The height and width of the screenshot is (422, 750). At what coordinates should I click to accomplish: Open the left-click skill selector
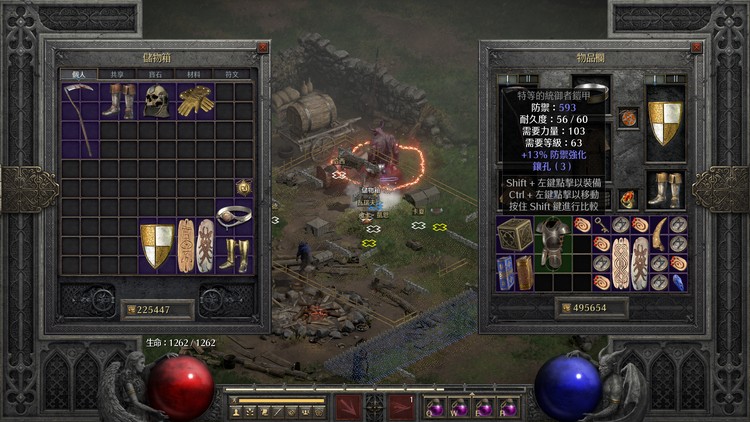pos(350,407)
